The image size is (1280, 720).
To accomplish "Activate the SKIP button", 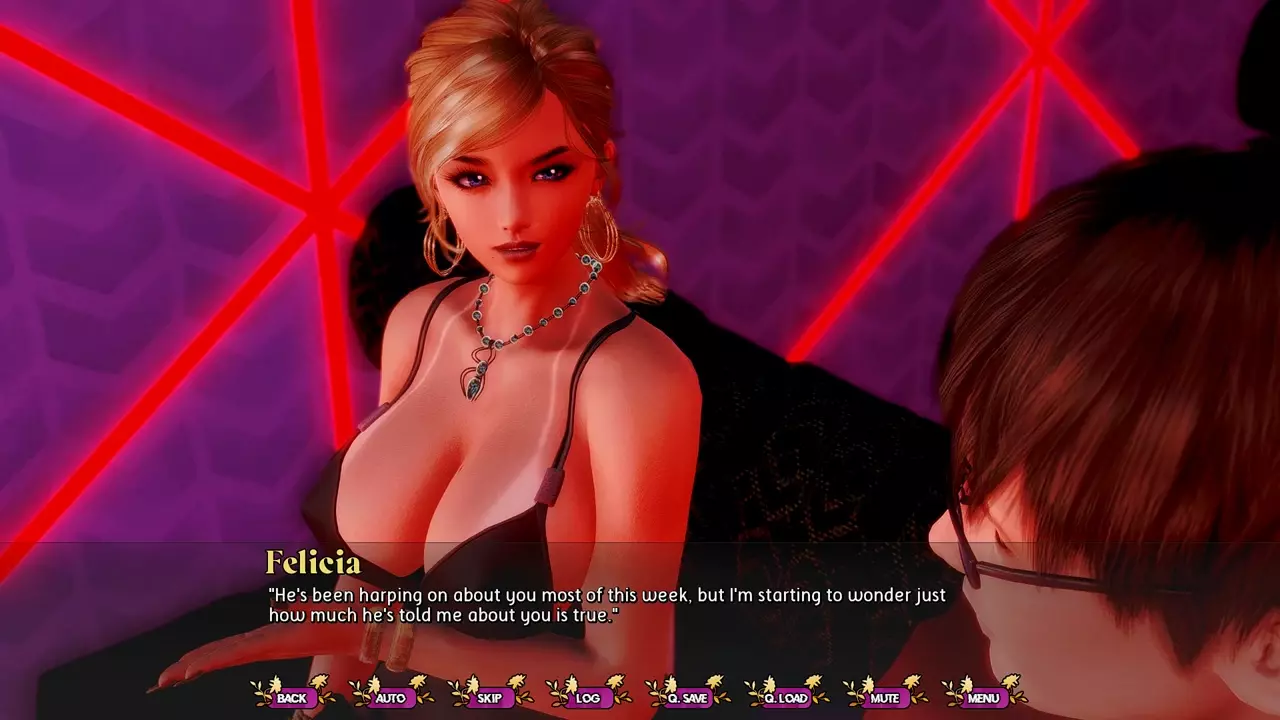I will 489,698.
